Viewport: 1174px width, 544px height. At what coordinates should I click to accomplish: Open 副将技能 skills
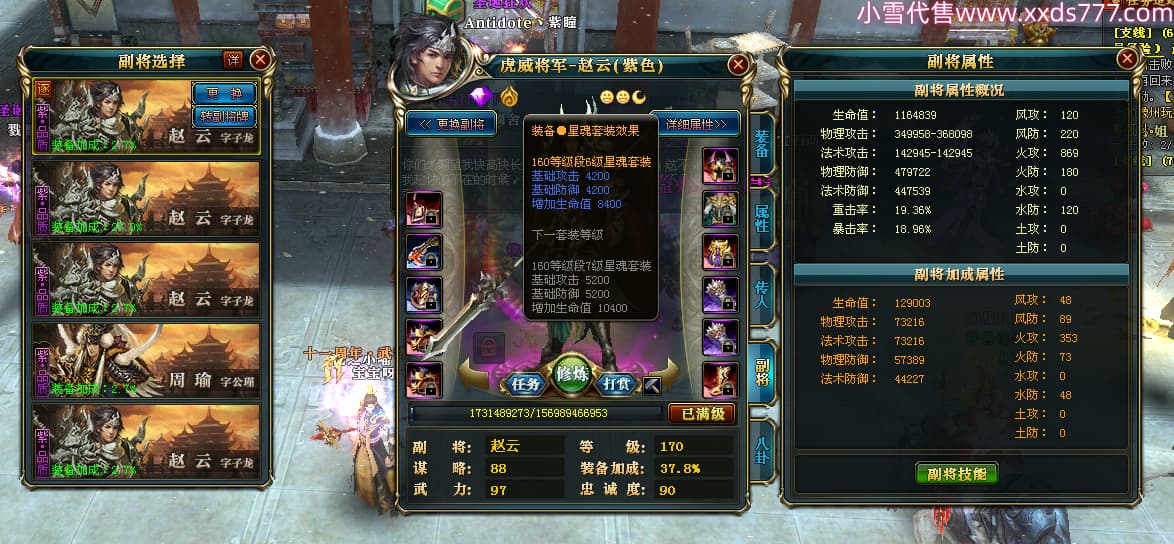[x=957, y=474]
